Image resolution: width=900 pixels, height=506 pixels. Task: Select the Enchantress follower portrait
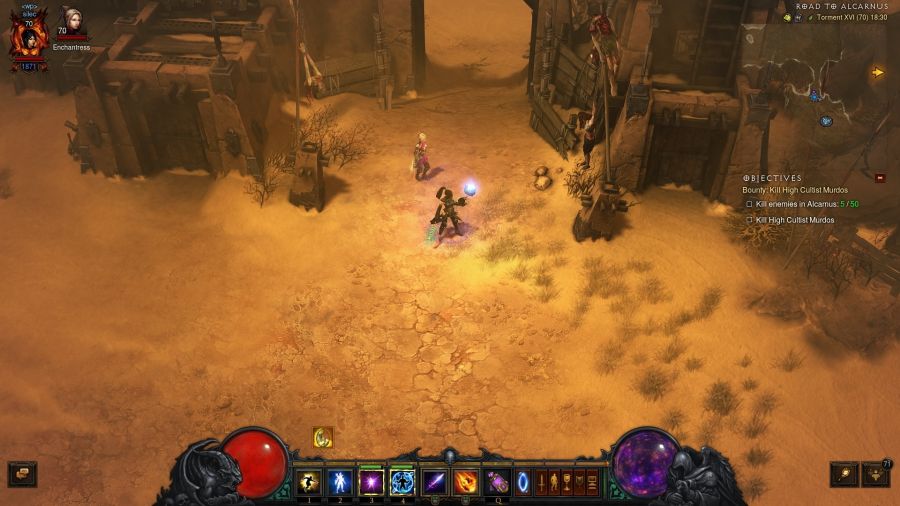click(71, 24)
